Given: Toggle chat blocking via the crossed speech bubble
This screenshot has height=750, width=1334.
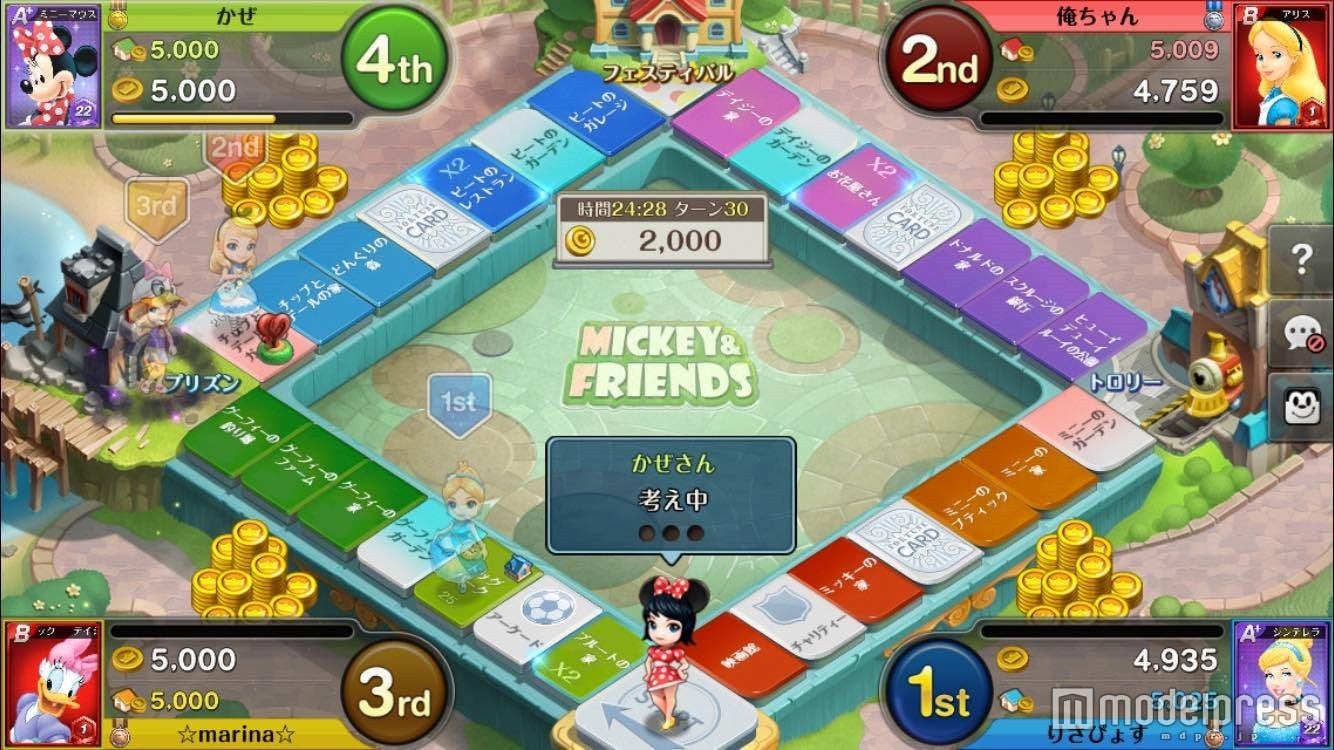Looking at the screenshot, I should tap(1301, 333).
